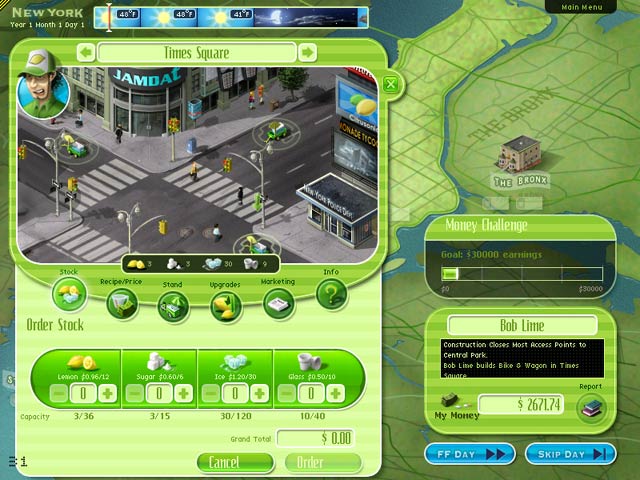
Task: Cancel the stock order
Action: pyautogui.click(x=235, y=462)
